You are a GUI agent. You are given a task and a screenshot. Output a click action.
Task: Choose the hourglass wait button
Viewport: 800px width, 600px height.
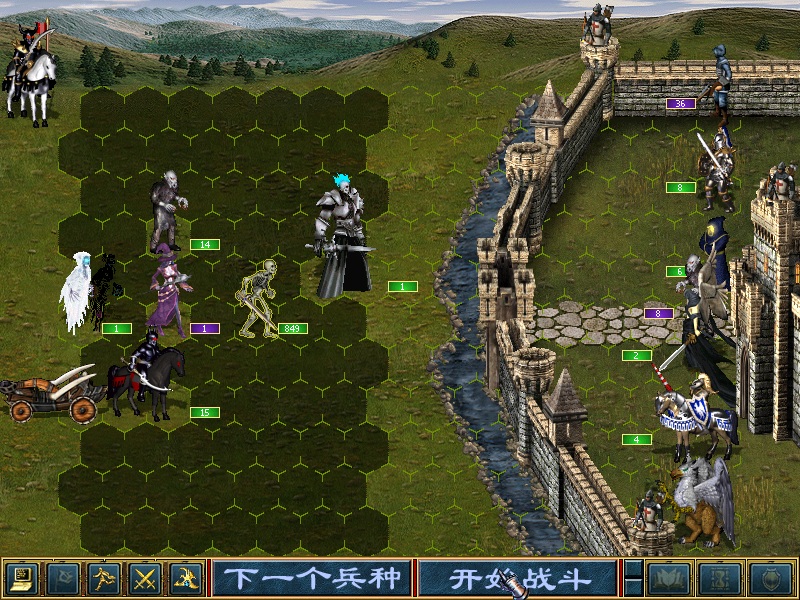click(x=722, y=577)
